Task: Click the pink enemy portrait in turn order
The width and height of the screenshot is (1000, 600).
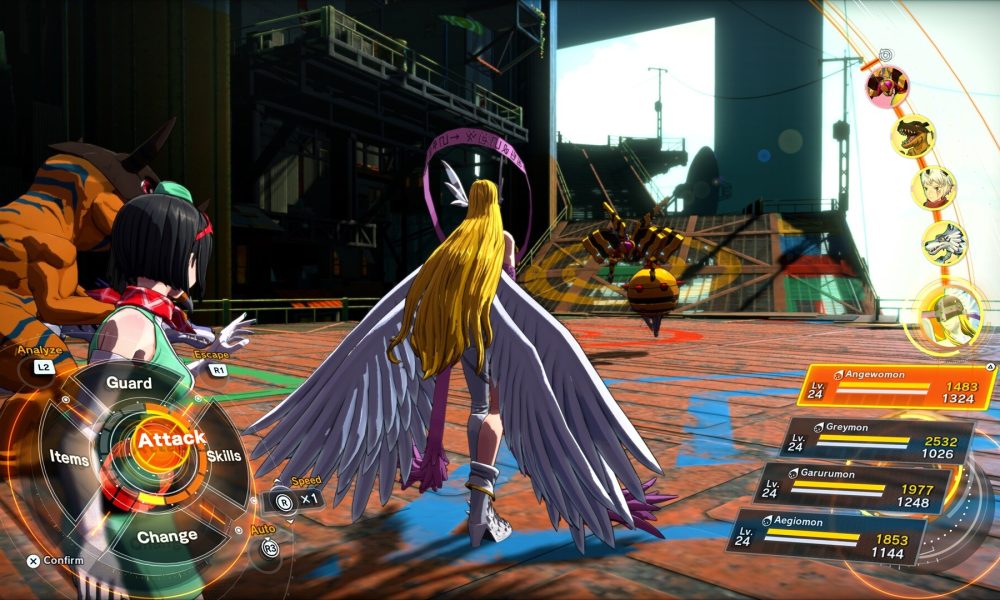Action: pos(887,86)
